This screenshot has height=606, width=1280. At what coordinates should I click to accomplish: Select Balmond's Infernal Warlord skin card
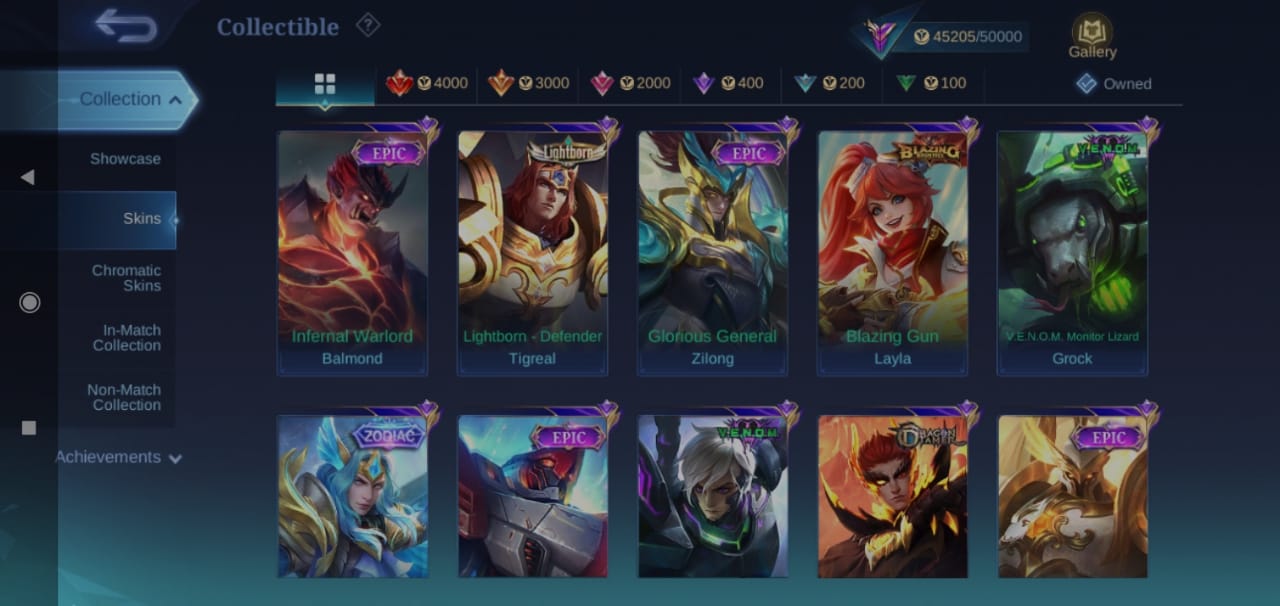pyautogui.click(x=352, y=250)
